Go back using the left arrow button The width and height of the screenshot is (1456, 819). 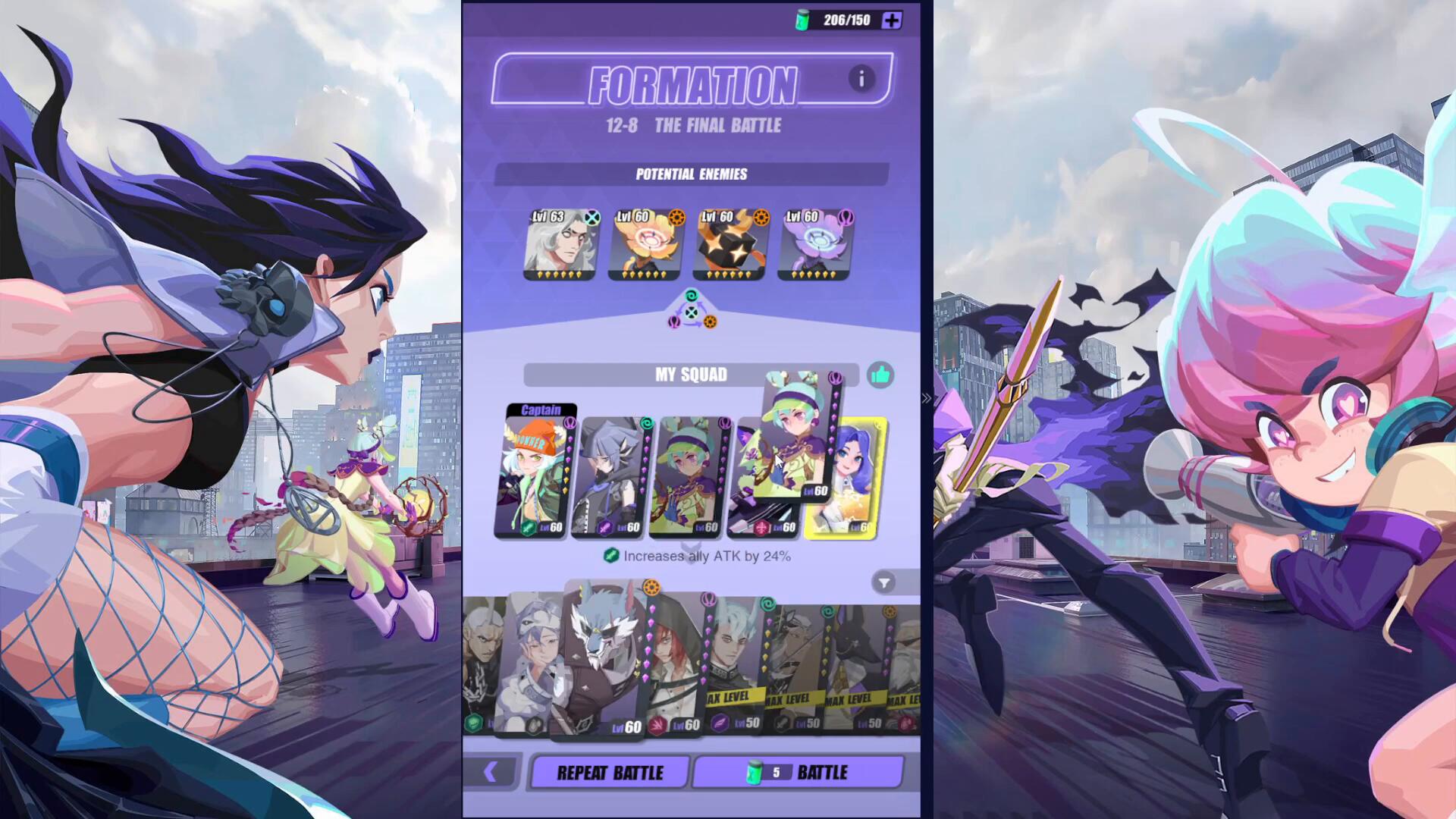click(491, 772)
